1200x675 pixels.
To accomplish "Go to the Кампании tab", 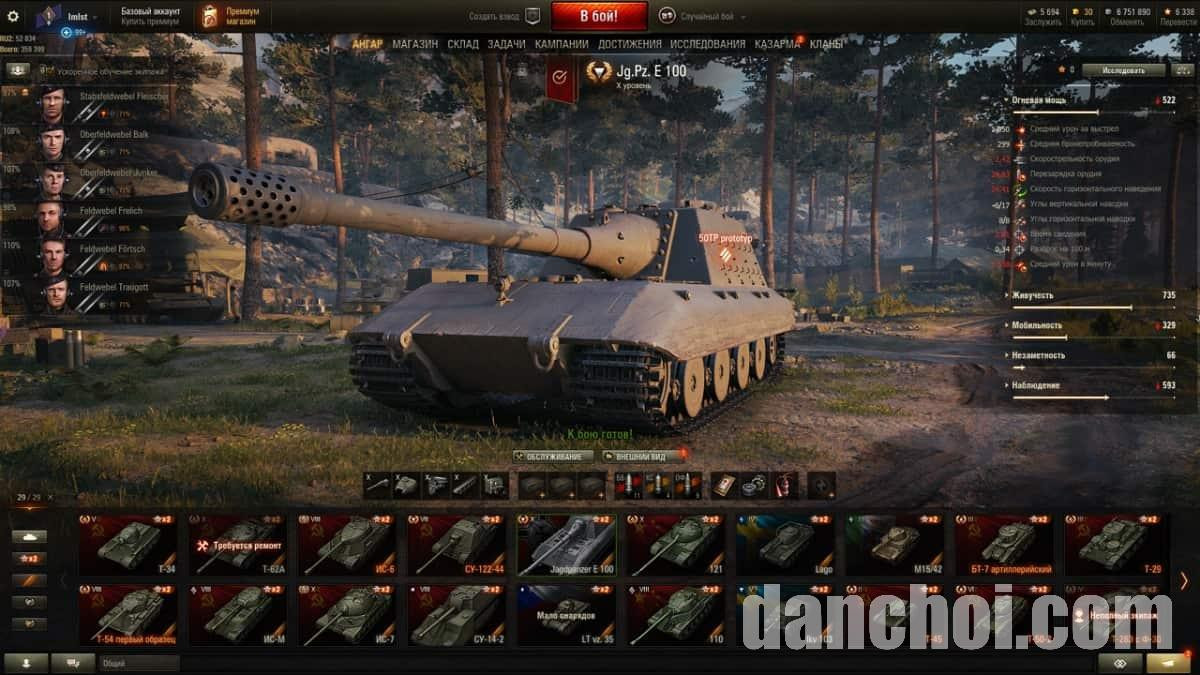I will tap(561, 44).
